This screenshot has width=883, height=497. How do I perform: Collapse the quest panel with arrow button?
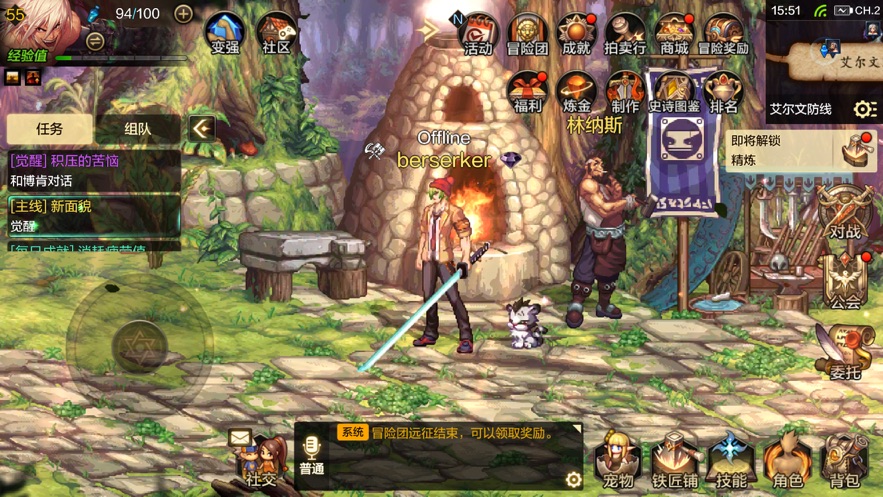202,128
